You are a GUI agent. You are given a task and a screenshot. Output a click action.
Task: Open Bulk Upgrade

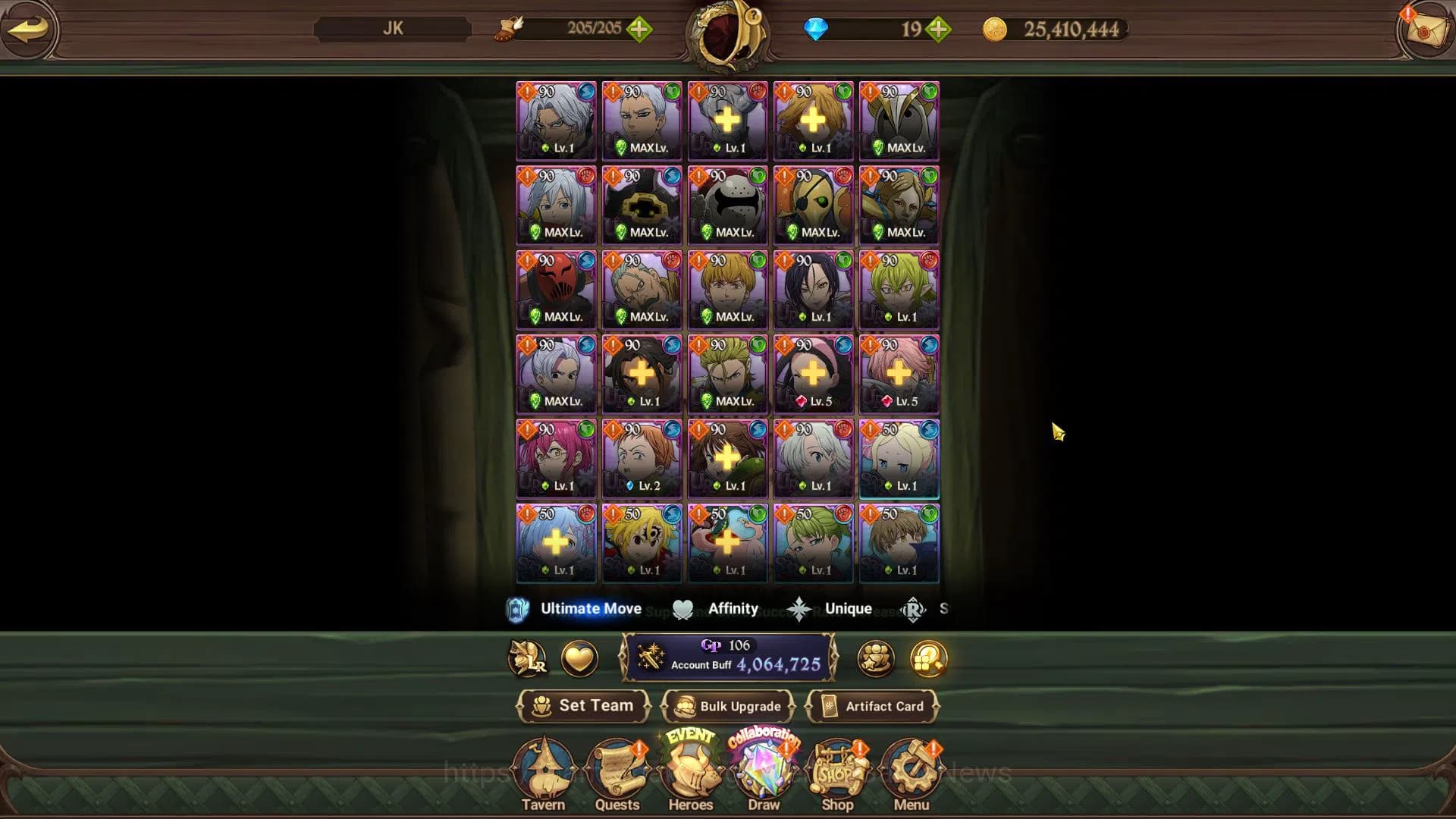point(728,706)
